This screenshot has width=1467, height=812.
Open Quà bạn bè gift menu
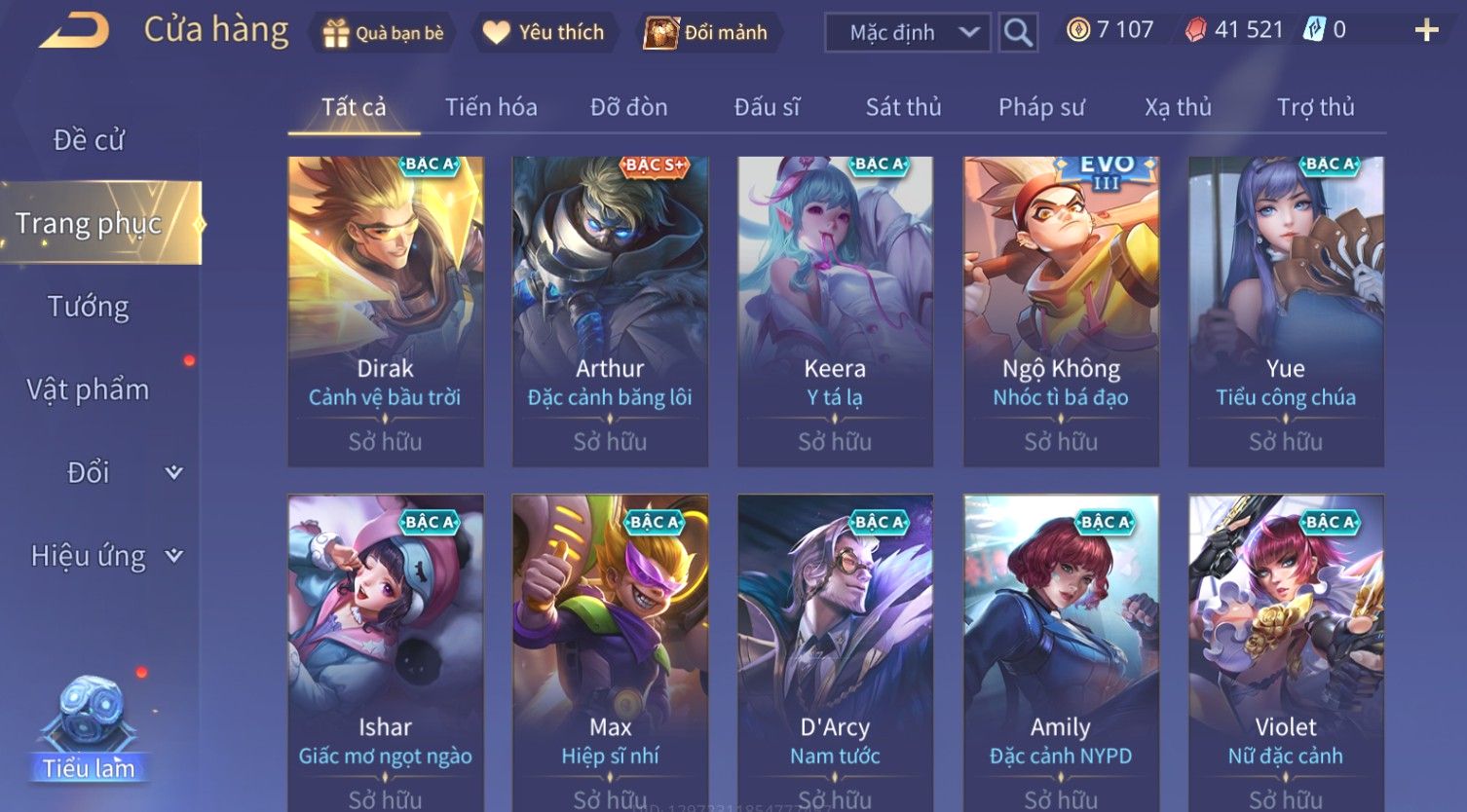pos(383,33)
